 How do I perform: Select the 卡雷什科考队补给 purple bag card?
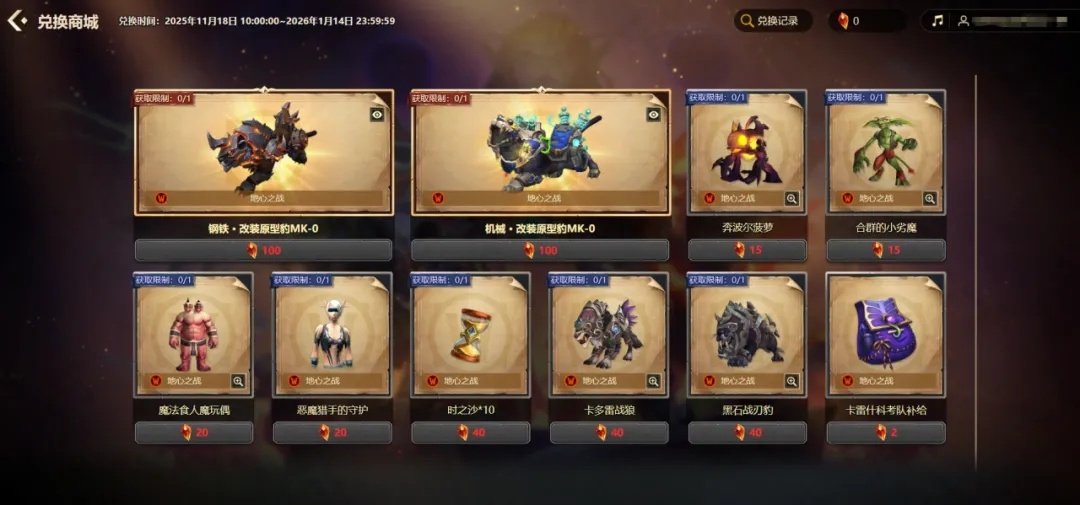[x=885, y=333]
